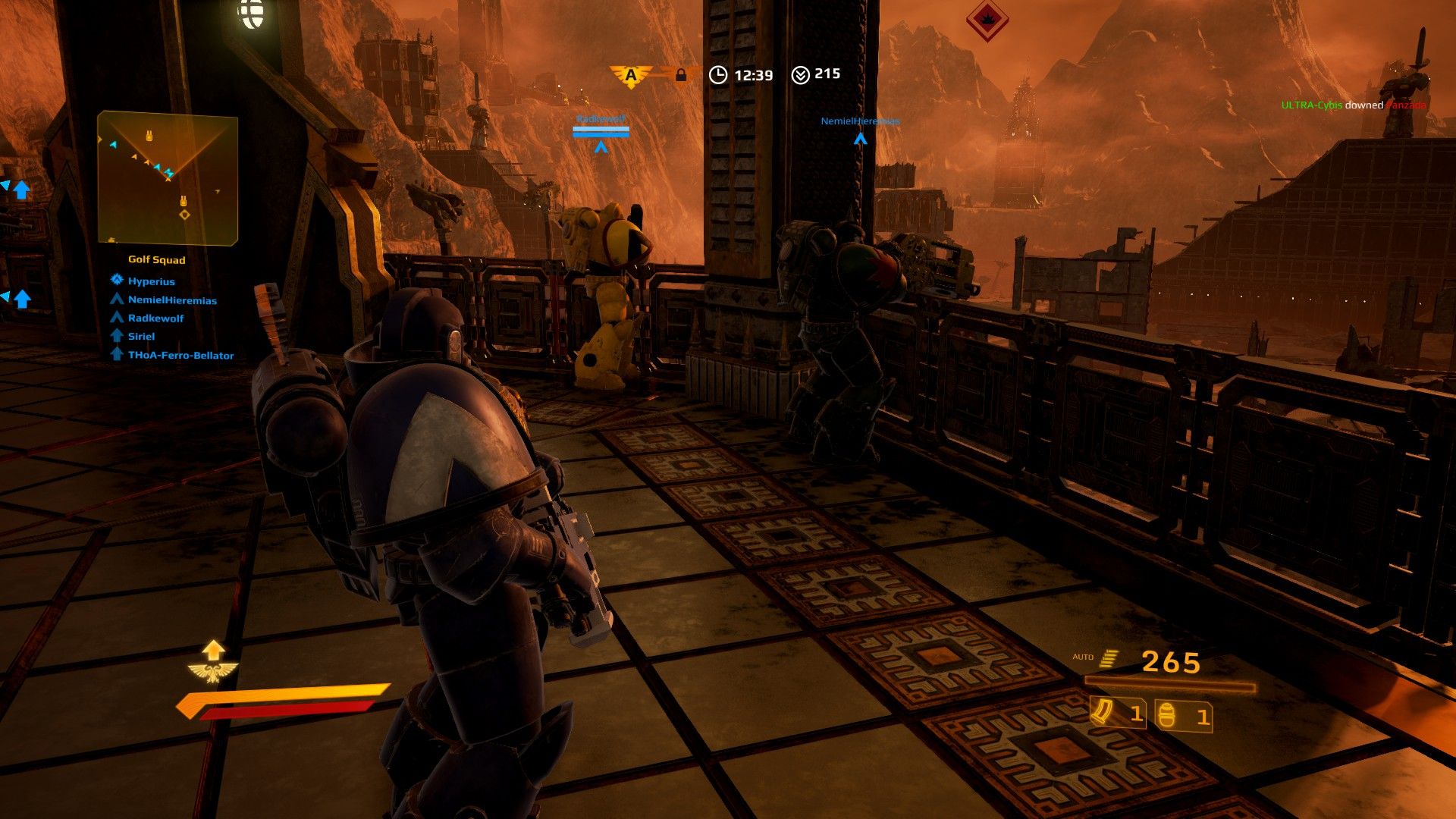
Task: Click the Golf Squad header
Action: click(156, 260)
